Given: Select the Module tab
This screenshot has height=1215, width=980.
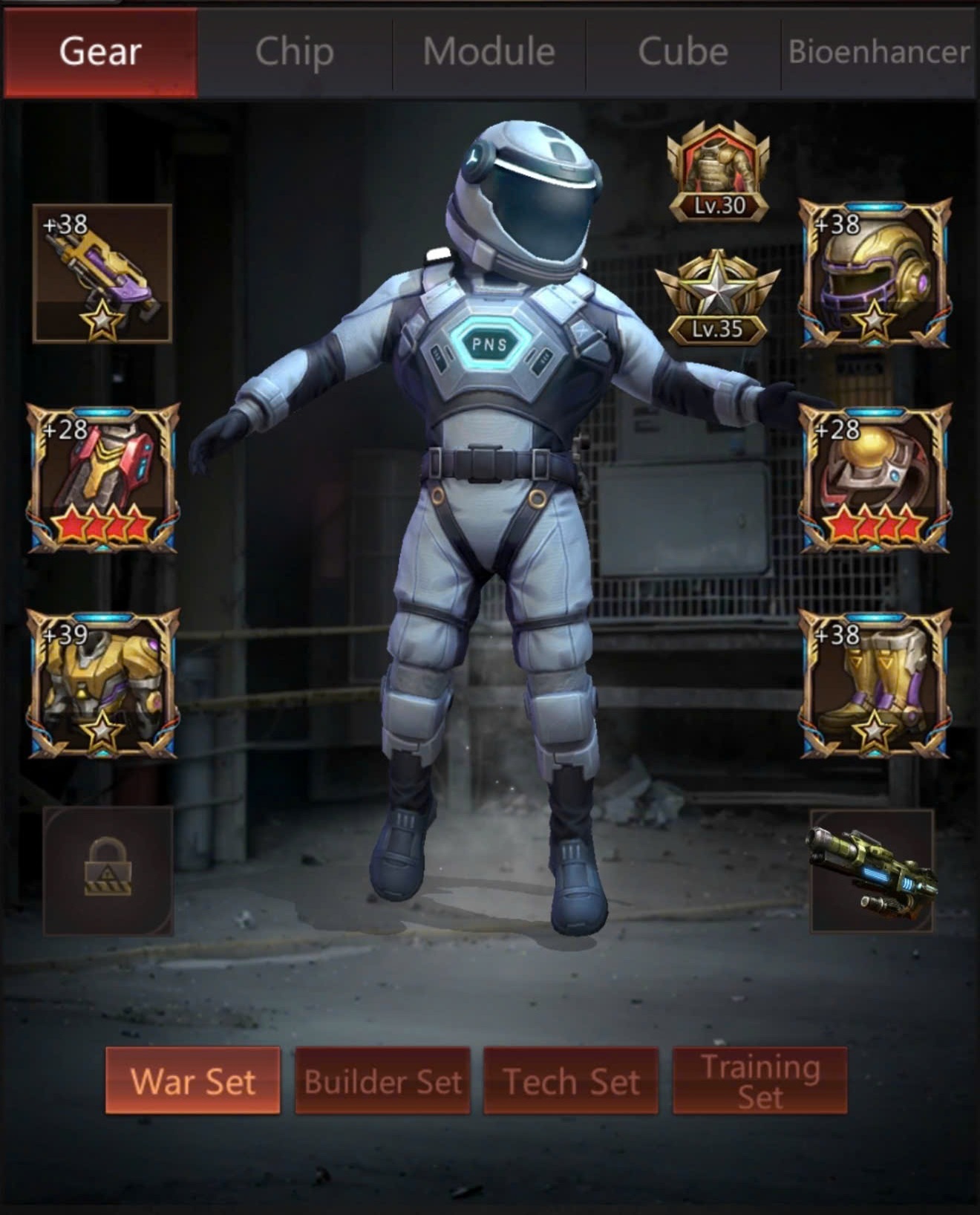Looking at the screenshot, I should [489, 52].
